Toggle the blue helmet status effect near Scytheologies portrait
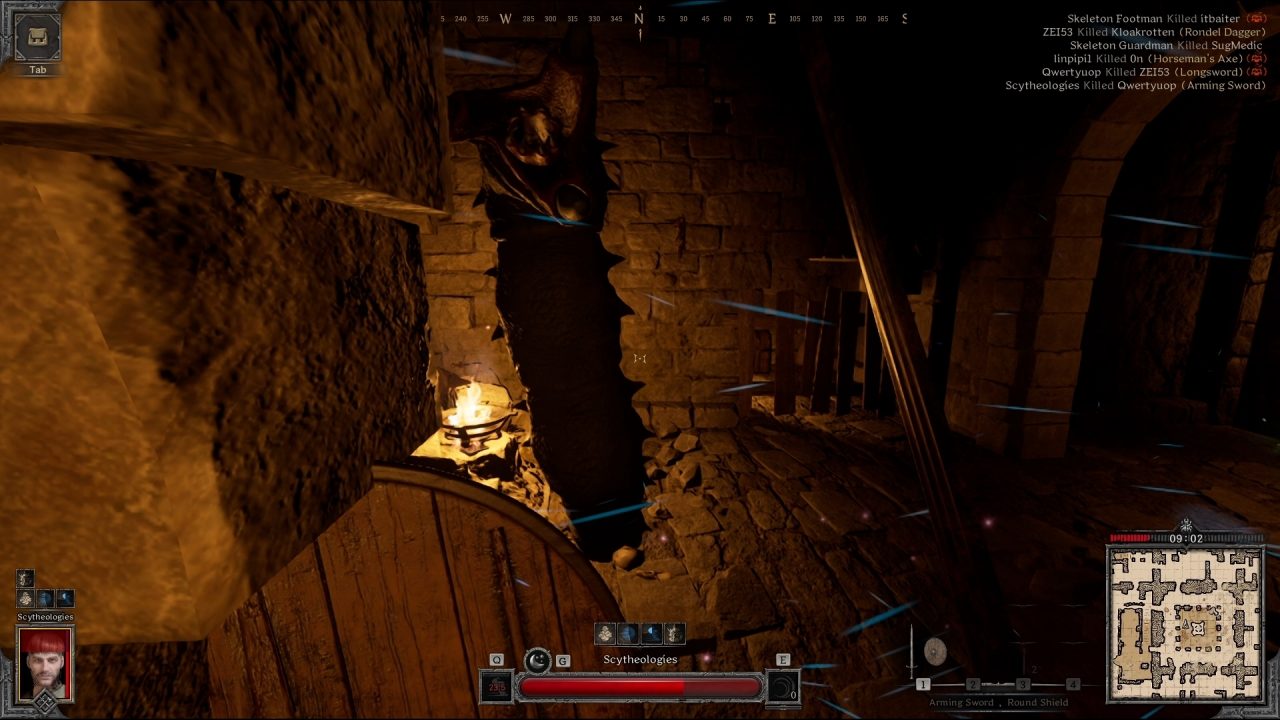 (44, 599)
